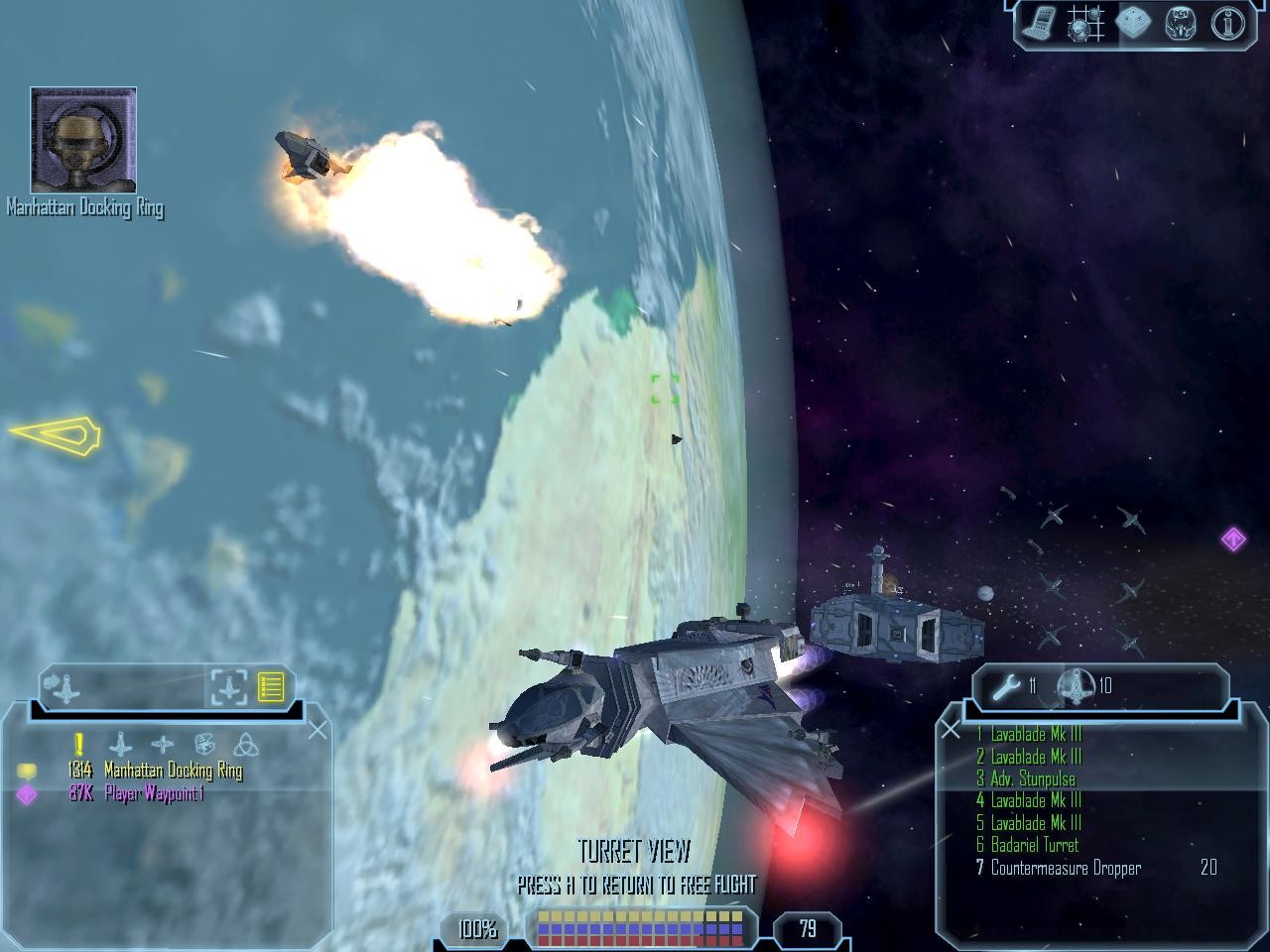The image size is (1270, 952).
Task: Switch to bracketed ship target view
Action: tap(228, 686)
